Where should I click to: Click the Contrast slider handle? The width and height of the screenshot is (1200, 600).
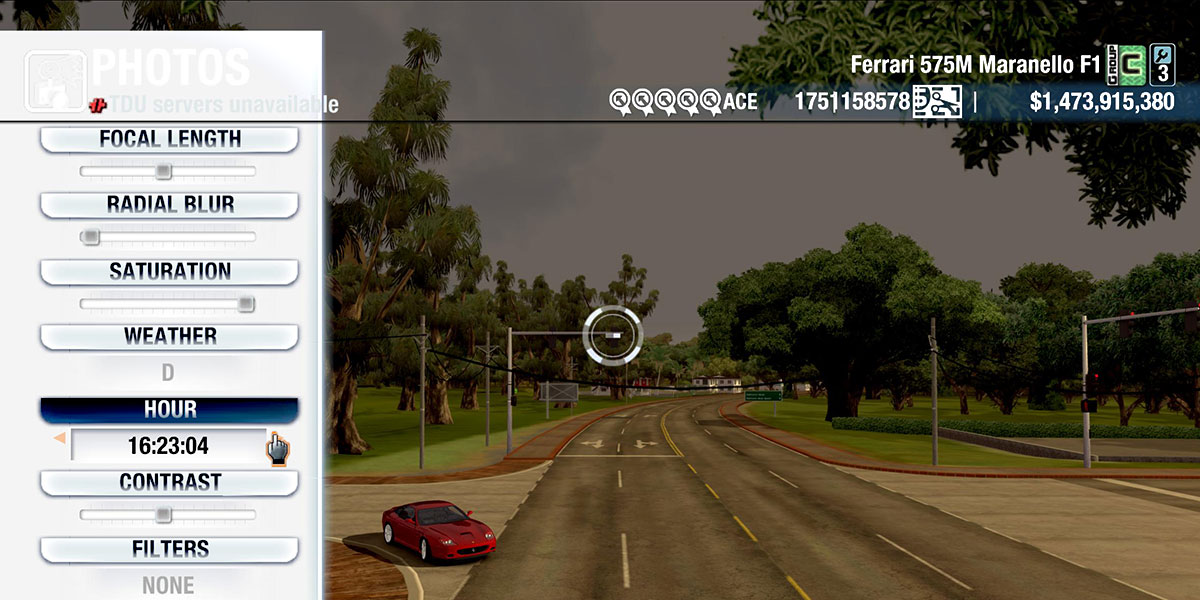(163, 515)
